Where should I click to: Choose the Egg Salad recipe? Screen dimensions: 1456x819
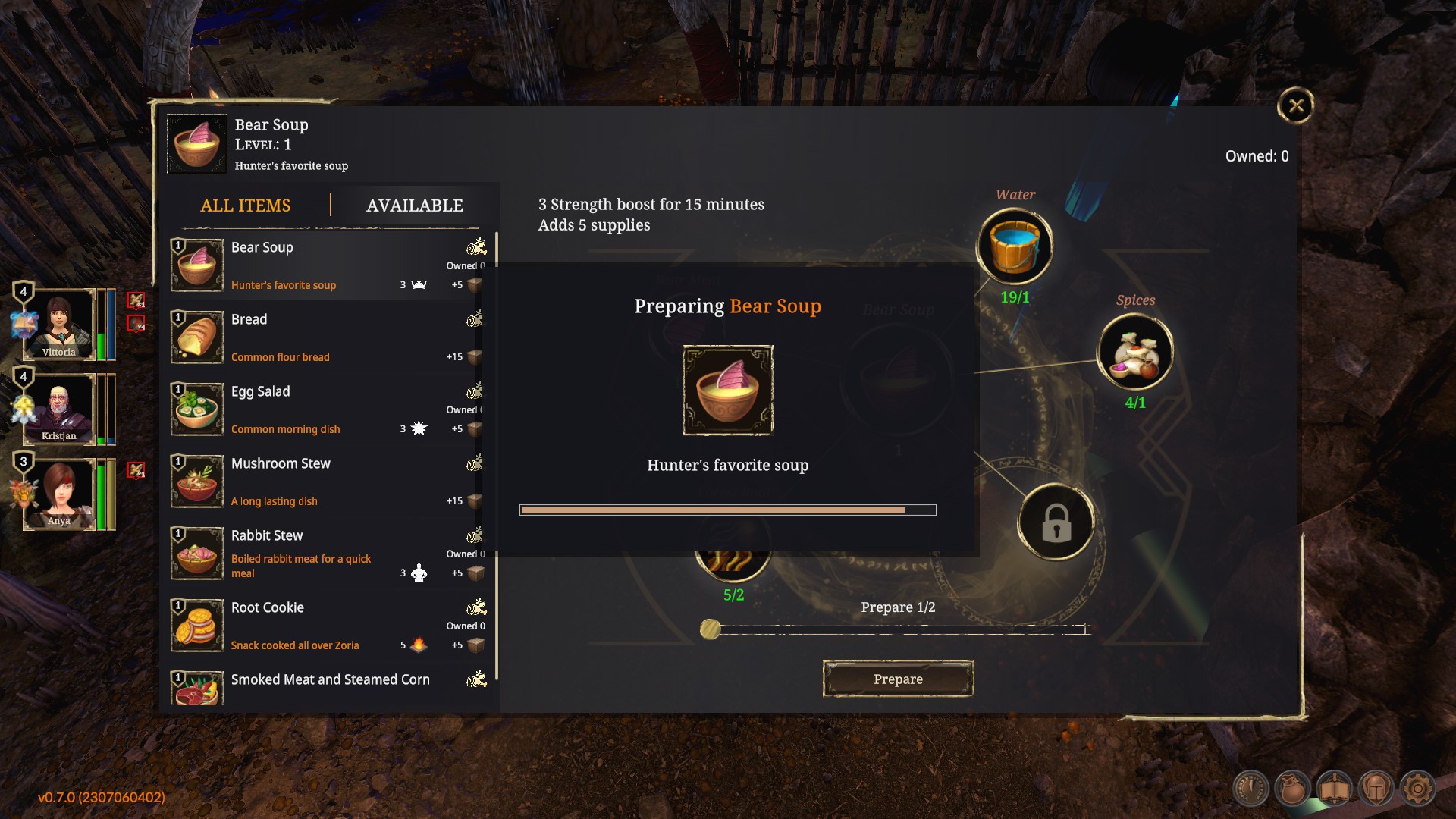point(326,409)
